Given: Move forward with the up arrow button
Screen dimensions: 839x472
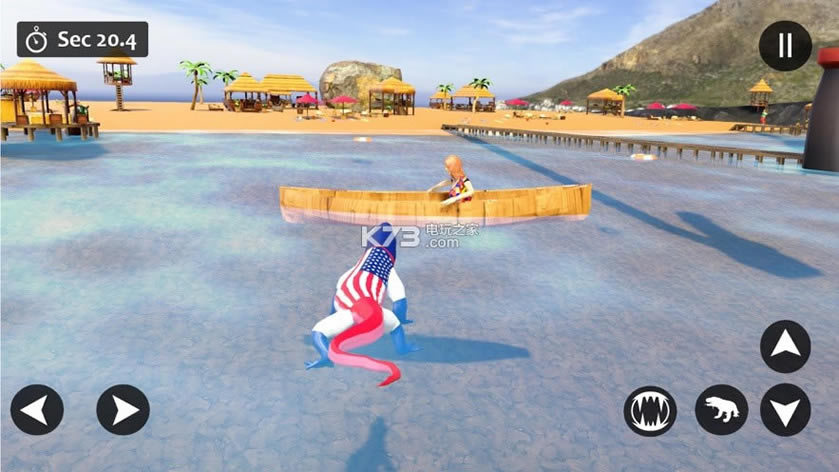Looking at the screenshot, I should [x=785, y=346].
